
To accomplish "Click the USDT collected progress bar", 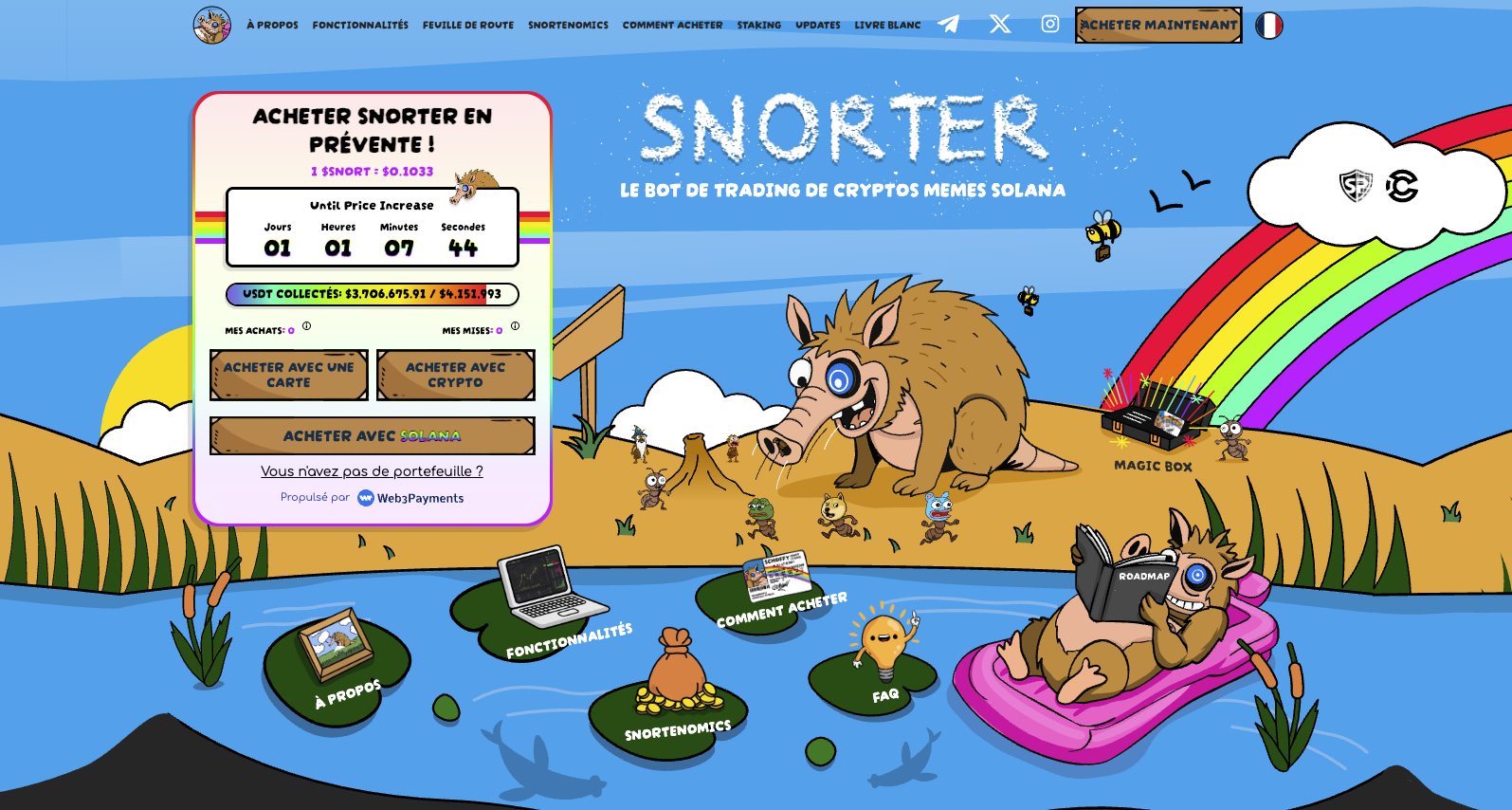I will click(x=372, y=294).
